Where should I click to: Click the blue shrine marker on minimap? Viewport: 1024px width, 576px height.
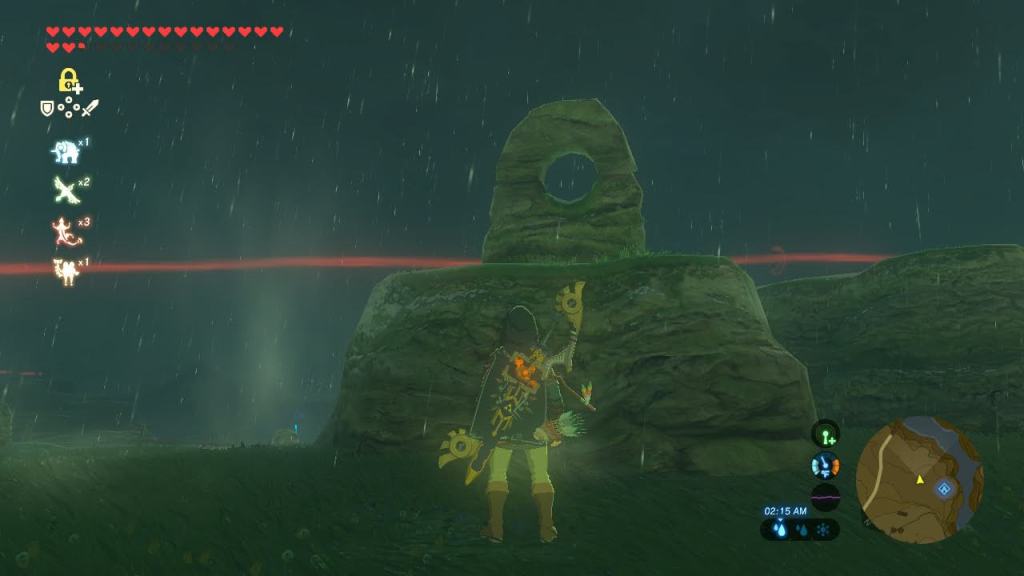click(944, 489)
